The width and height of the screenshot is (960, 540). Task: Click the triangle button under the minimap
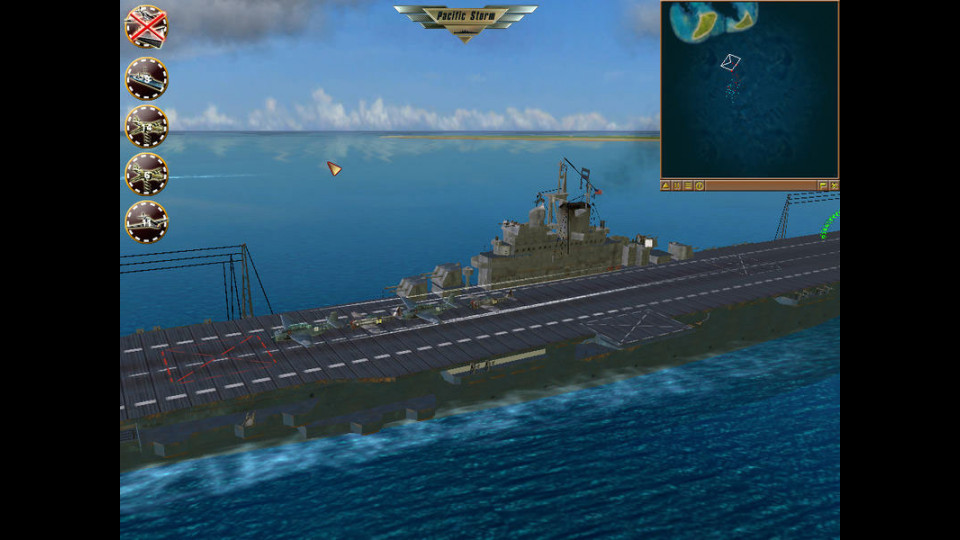(667, 186)
